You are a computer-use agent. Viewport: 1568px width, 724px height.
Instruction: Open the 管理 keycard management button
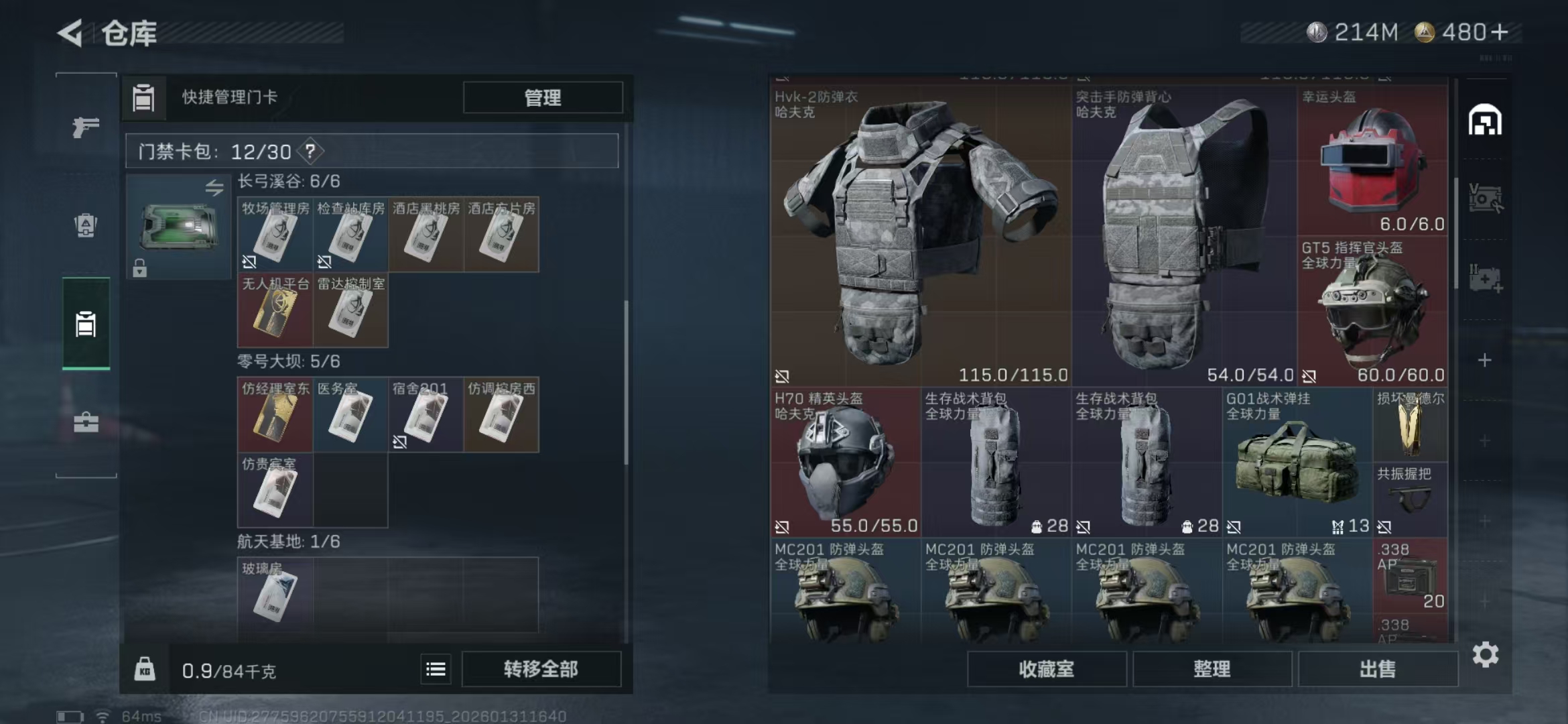click(x=542, y=98)
